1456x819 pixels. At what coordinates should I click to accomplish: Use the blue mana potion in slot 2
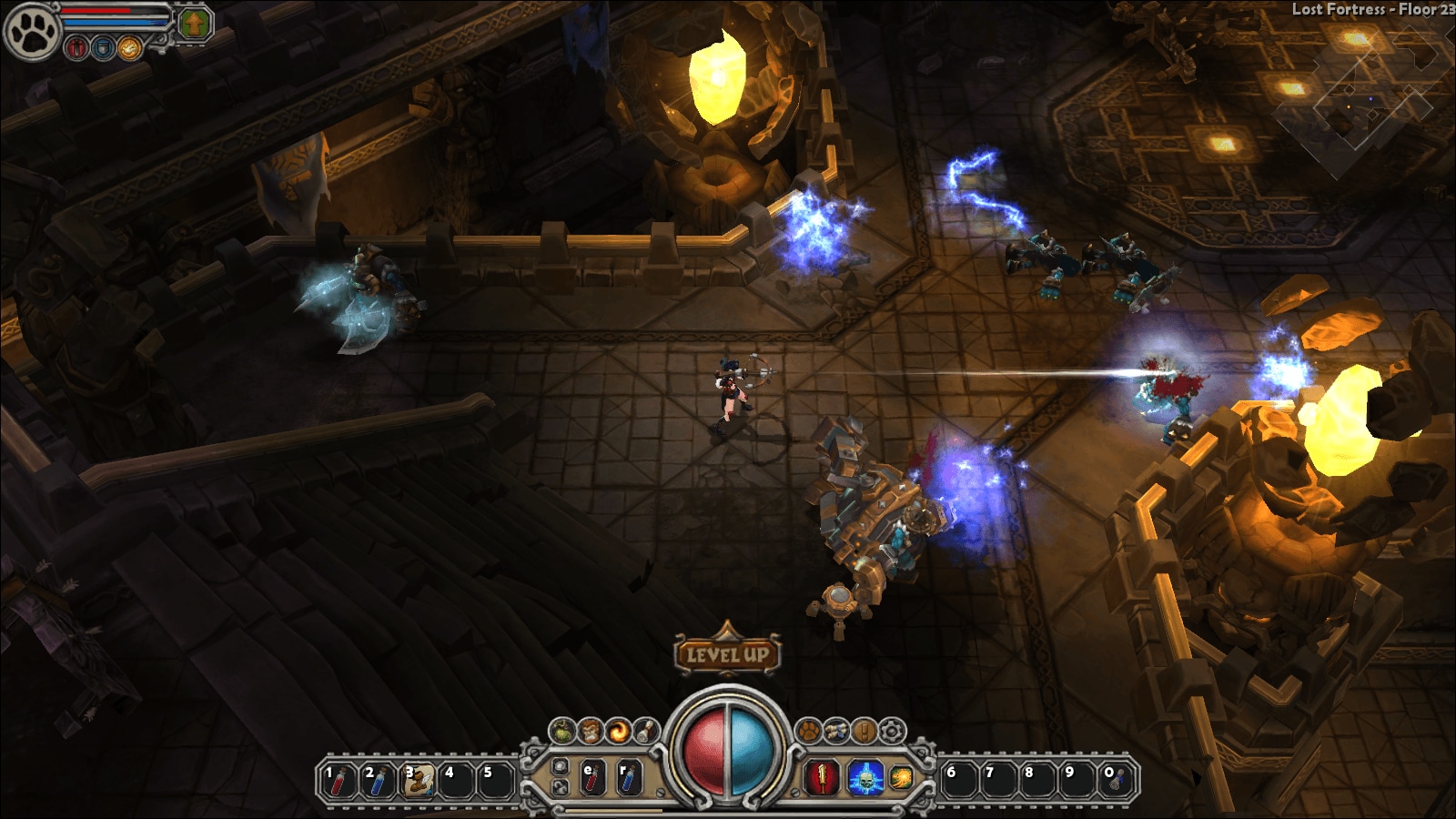377,780
